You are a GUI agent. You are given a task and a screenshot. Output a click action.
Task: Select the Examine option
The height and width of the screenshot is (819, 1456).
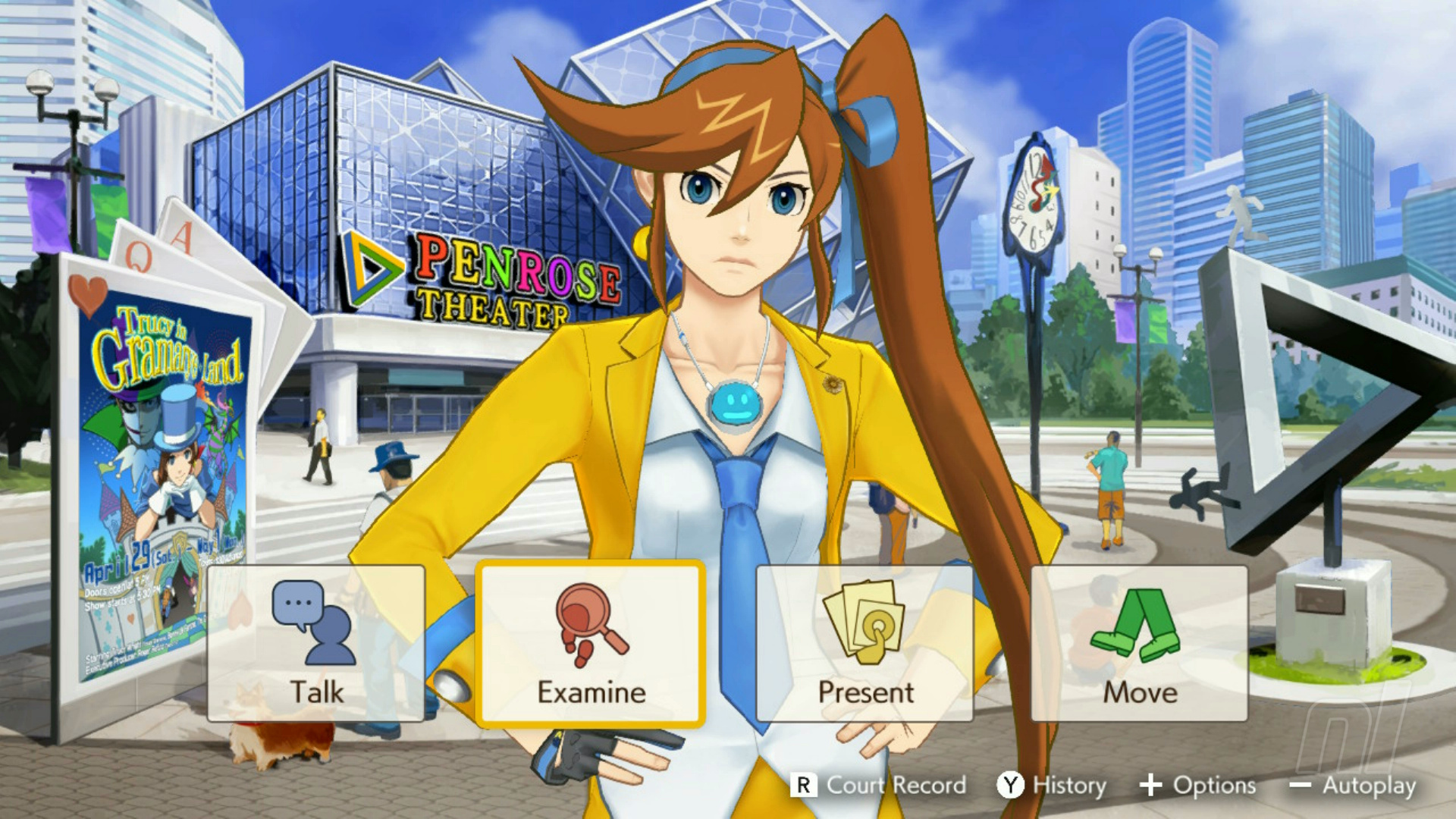click(x=591, y=643)
